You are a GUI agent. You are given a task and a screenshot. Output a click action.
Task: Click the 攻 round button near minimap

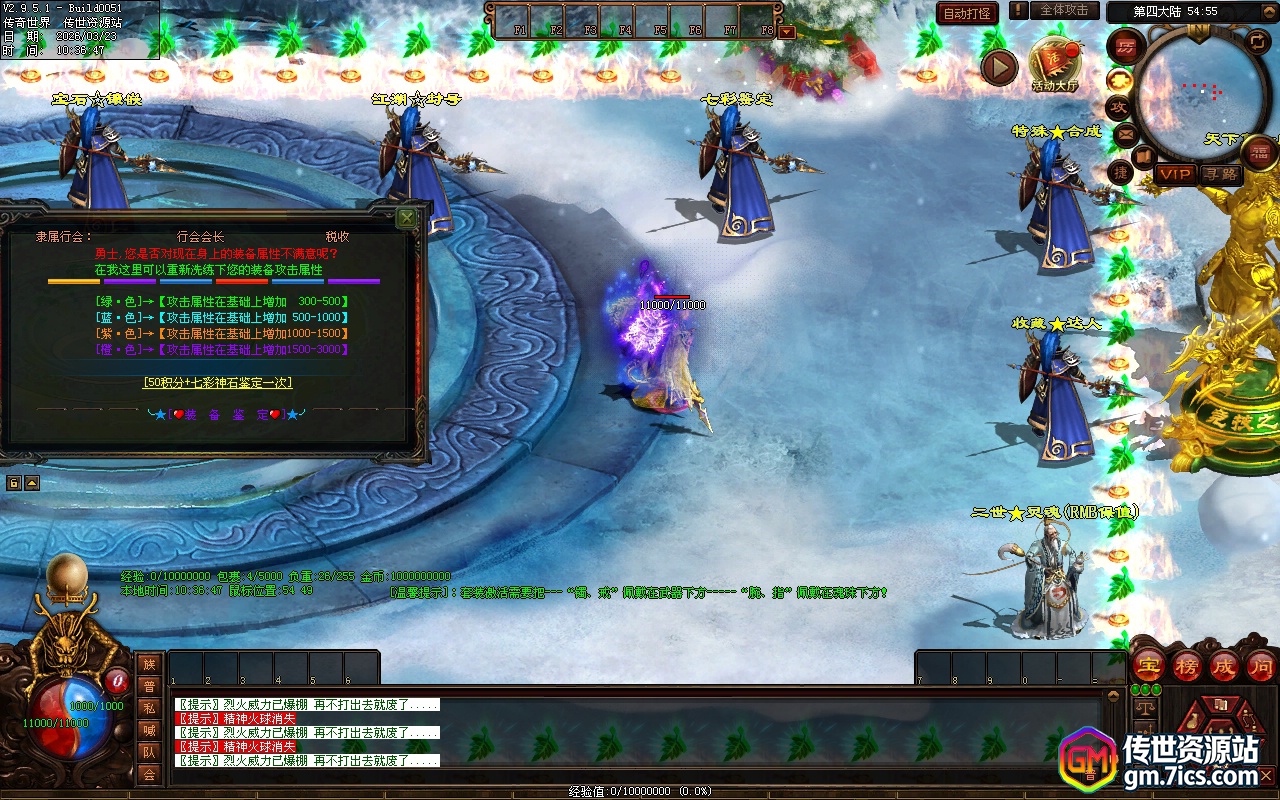tap(1119, 107)
